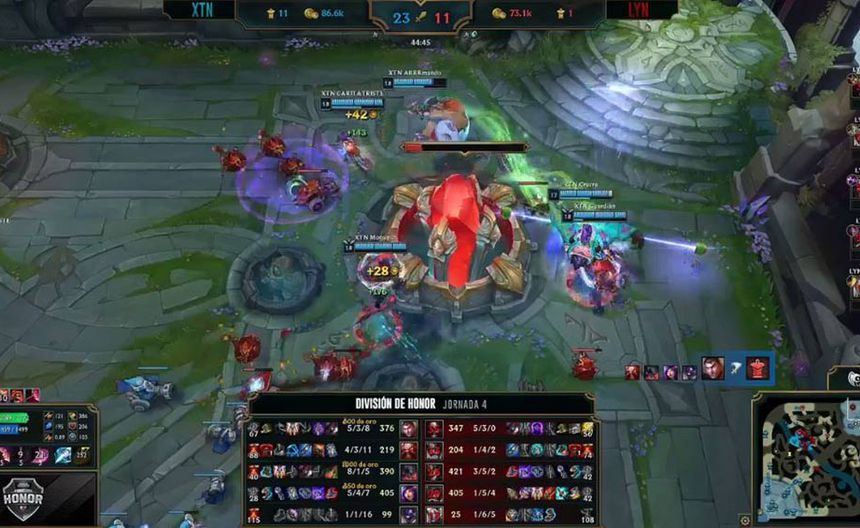This screenshot has width=860, height=528.
Task: Choose the red player portrait with 1/6/5 score
Action: 435,515
